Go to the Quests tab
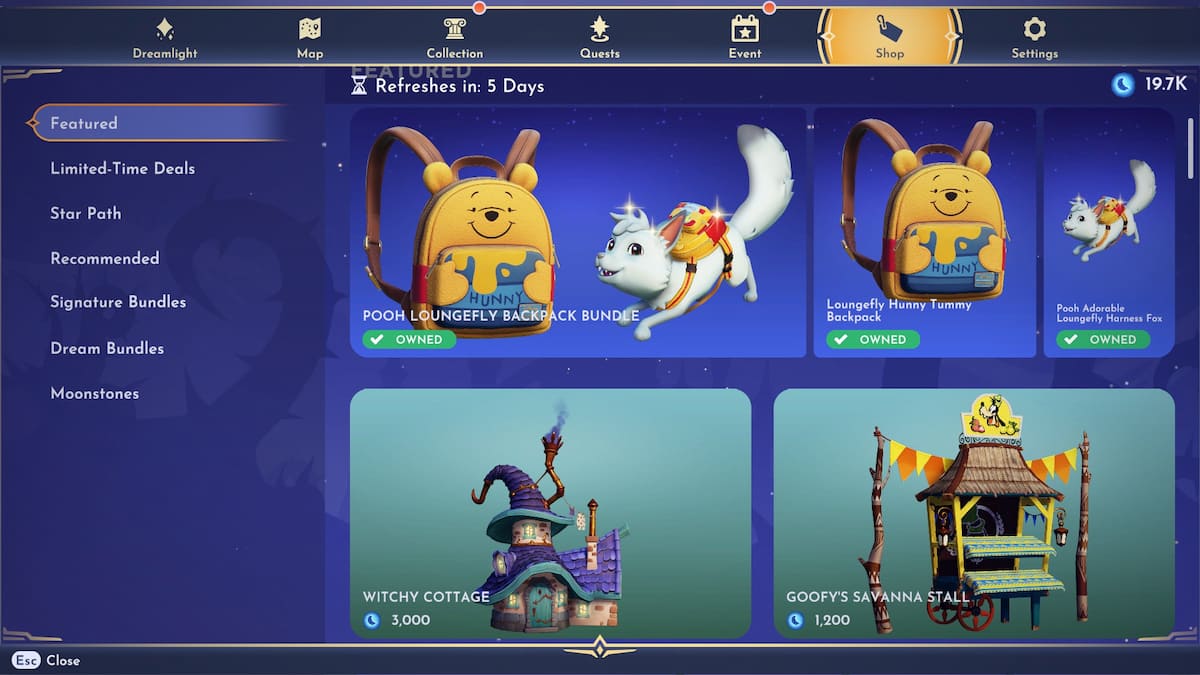The width and height of the screenshot is (1200, 675). click(600, 38)
